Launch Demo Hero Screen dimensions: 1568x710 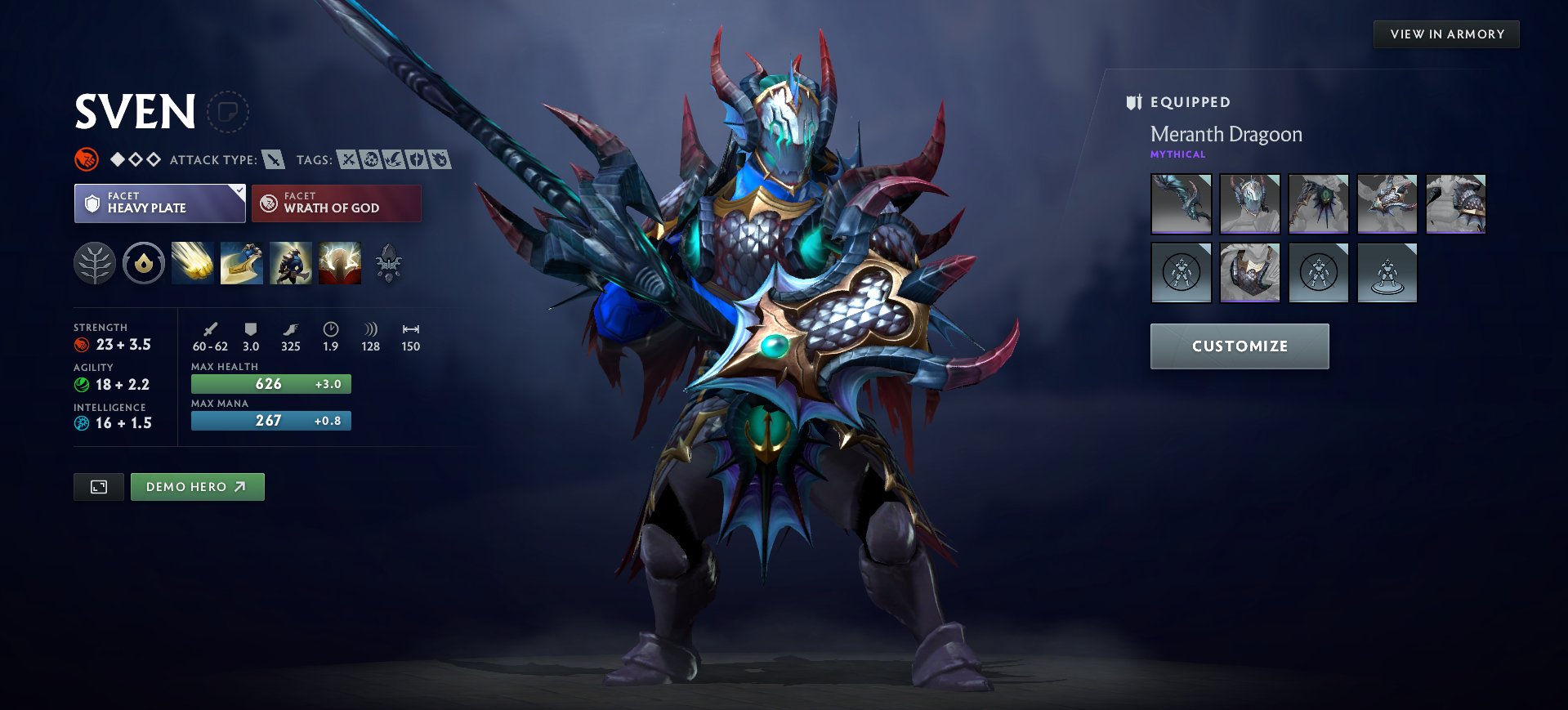coord(197,486)
